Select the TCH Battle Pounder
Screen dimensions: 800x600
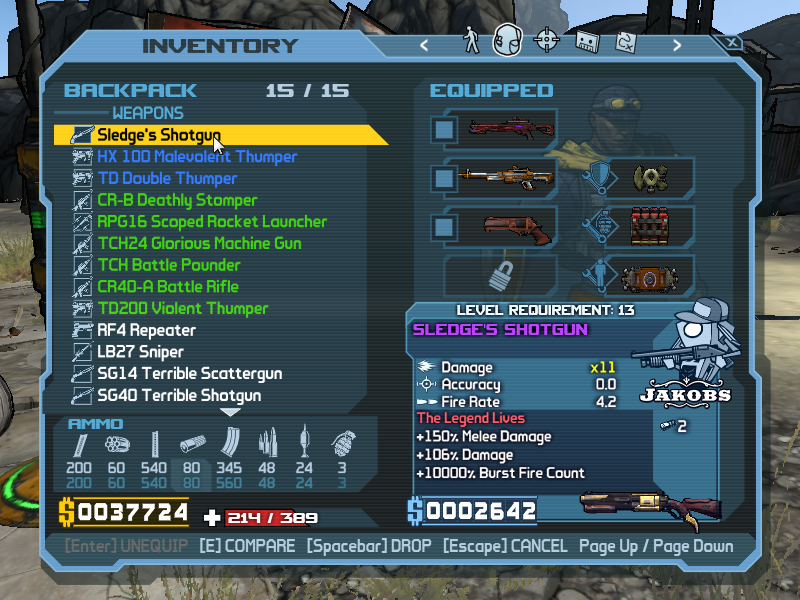168,265
